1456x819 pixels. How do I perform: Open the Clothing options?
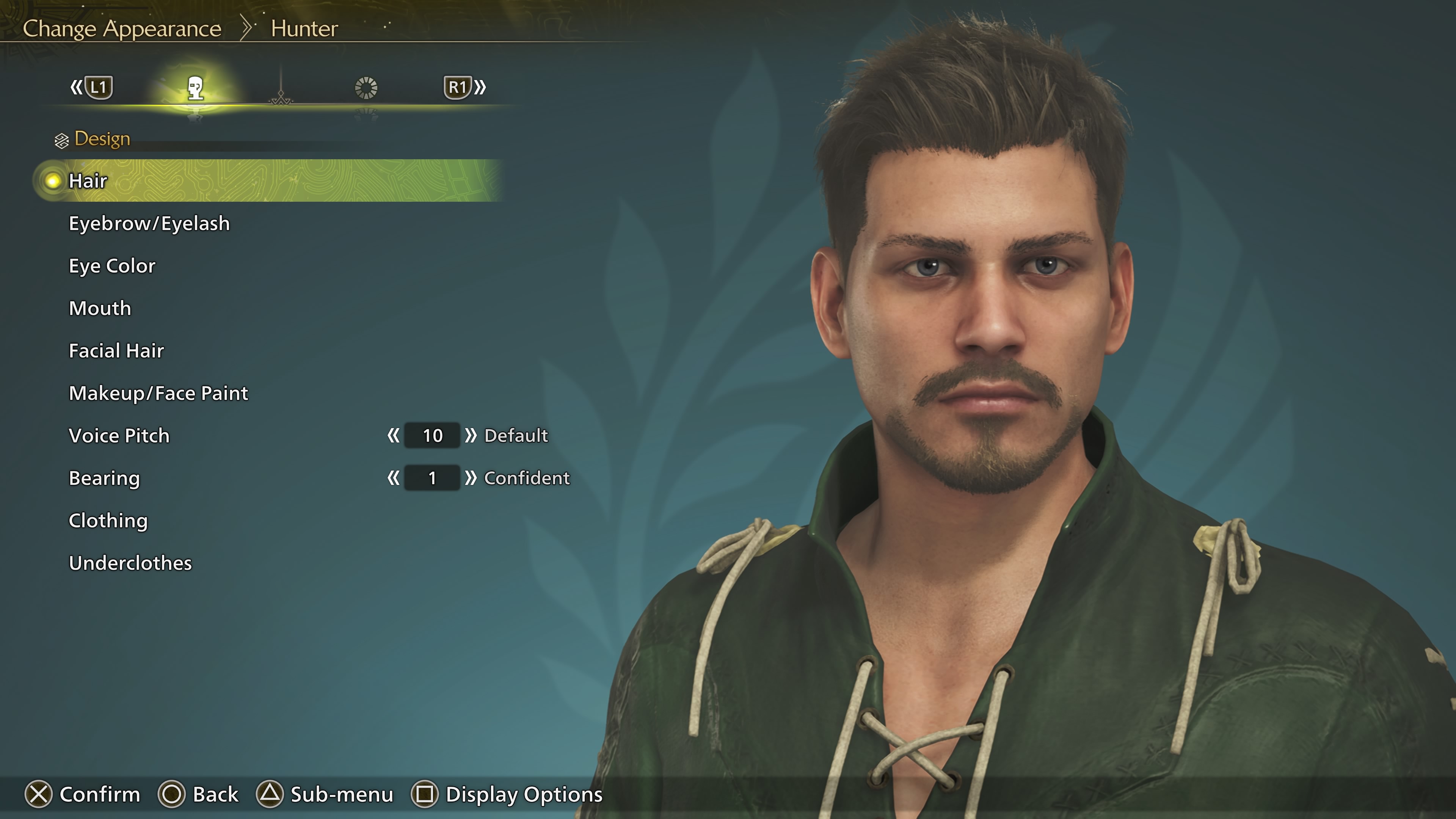coord(108,521)
